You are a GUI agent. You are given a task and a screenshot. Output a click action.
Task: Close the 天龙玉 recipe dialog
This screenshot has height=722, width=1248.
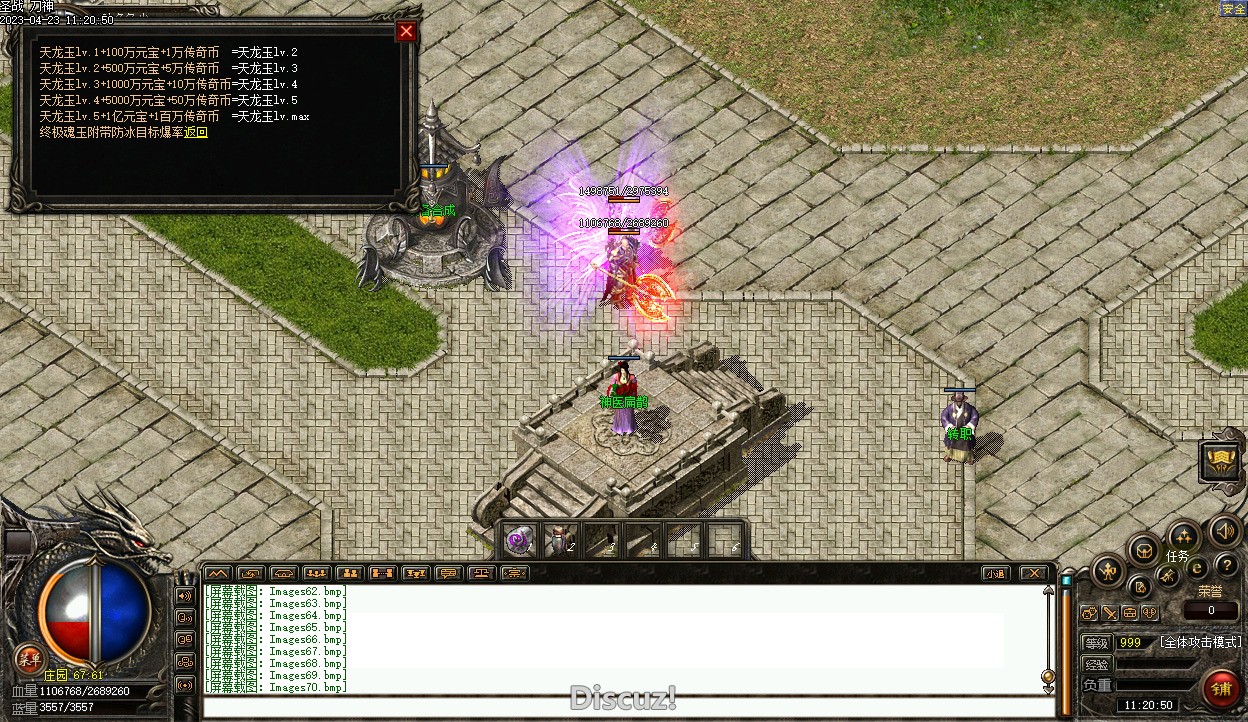[406, 32]
